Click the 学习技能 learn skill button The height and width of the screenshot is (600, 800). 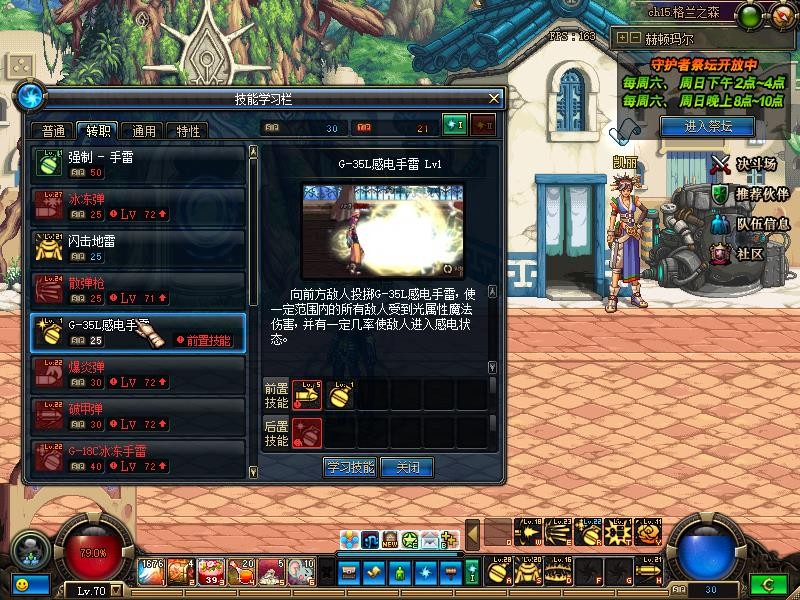point(350,467)
